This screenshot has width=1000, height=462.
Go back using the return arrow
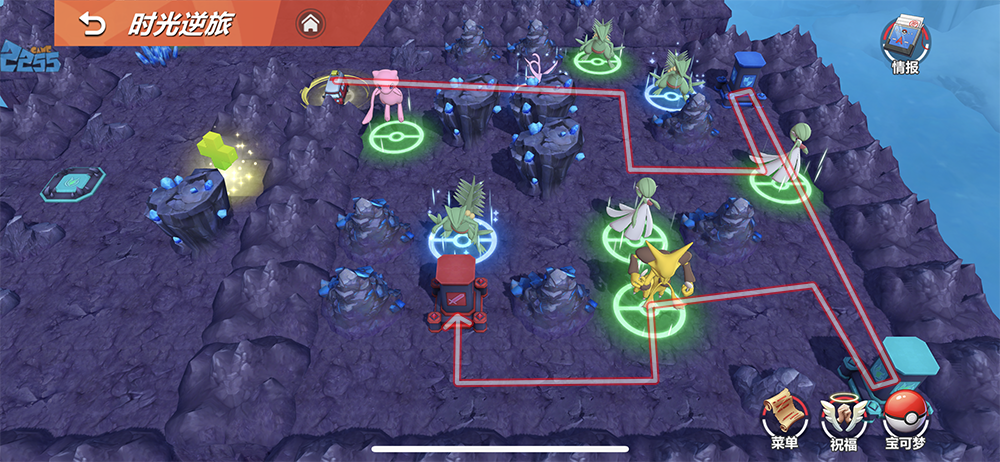(x=92, y=23)
